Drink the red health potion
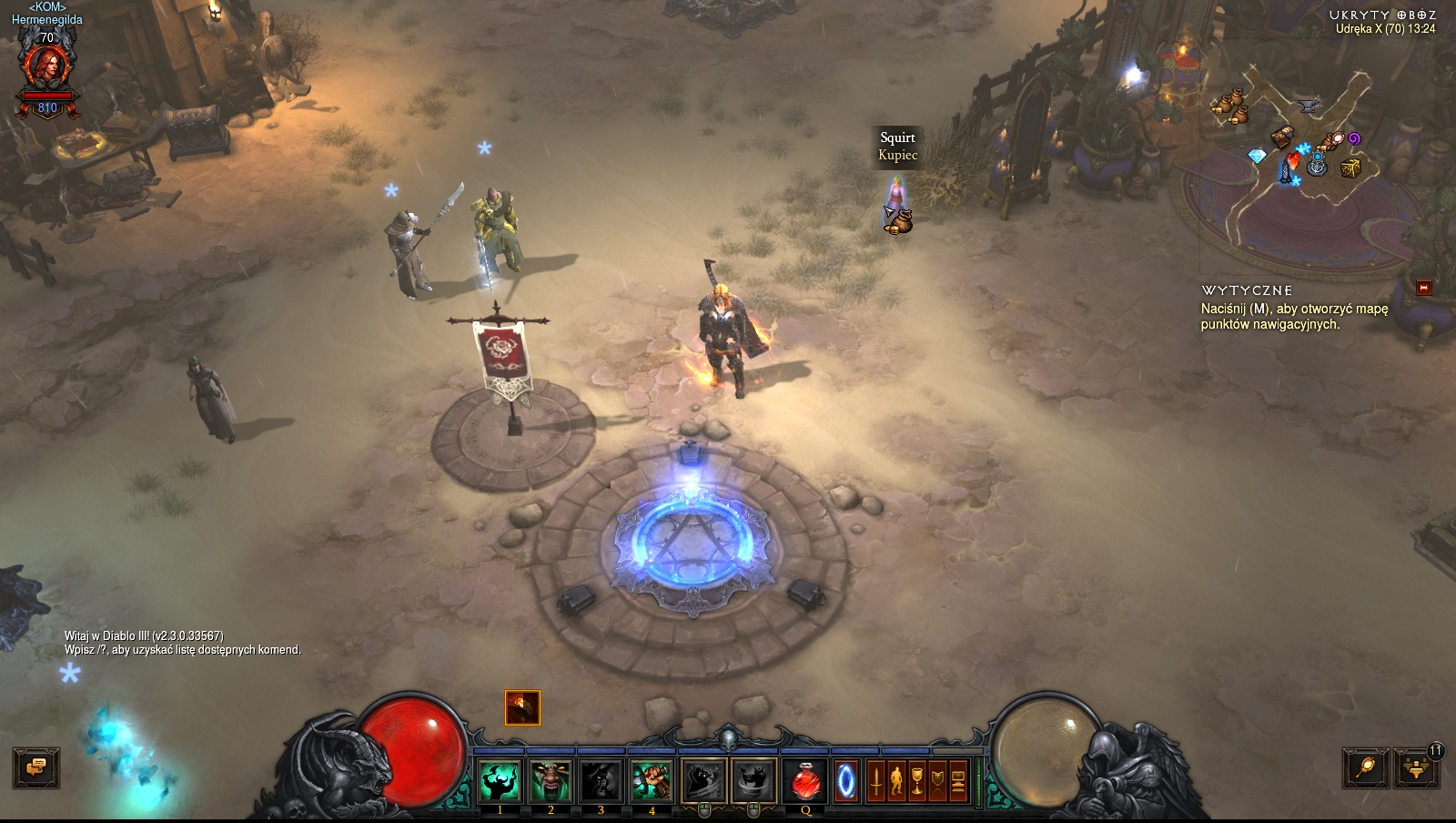Viewport: 1456px width, 823px height. point(805,781)
